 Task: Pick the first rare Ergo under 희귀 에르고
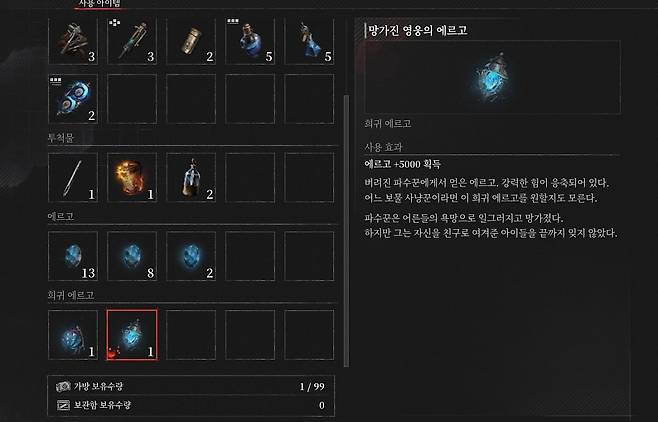[x=73, y=334]
